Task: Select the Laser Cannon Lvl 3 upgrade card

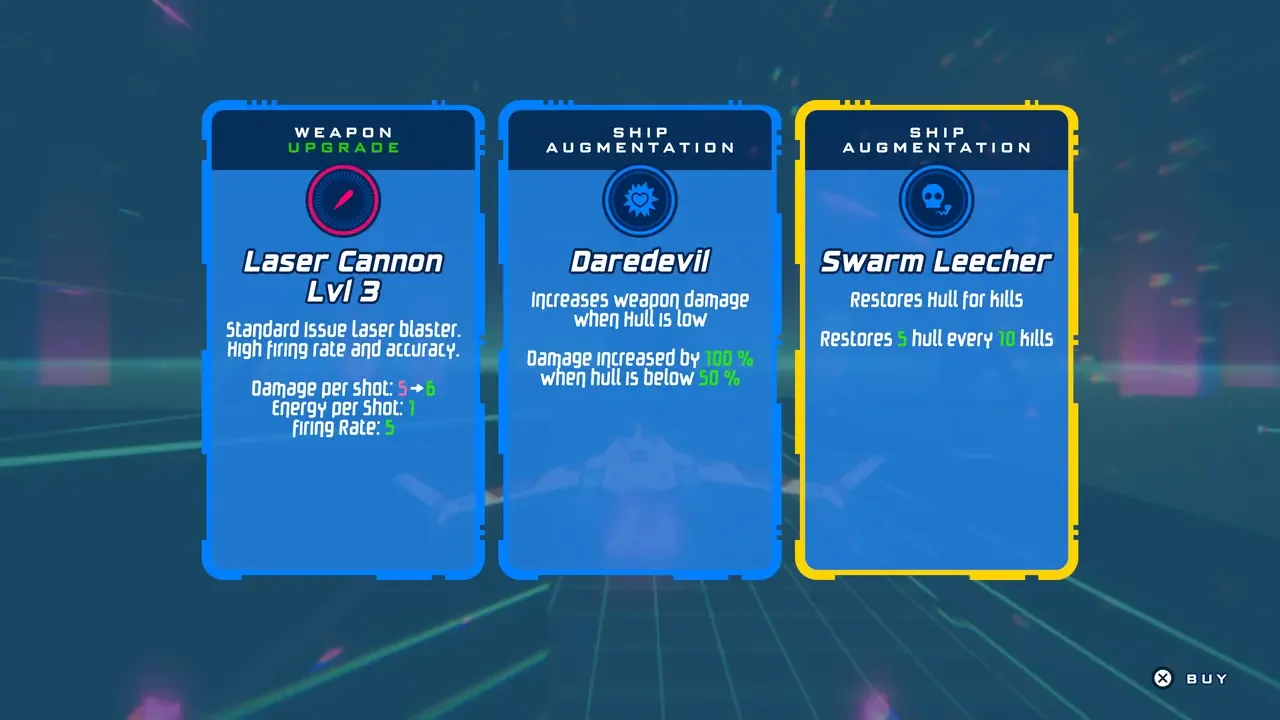Action: point(343,342)
